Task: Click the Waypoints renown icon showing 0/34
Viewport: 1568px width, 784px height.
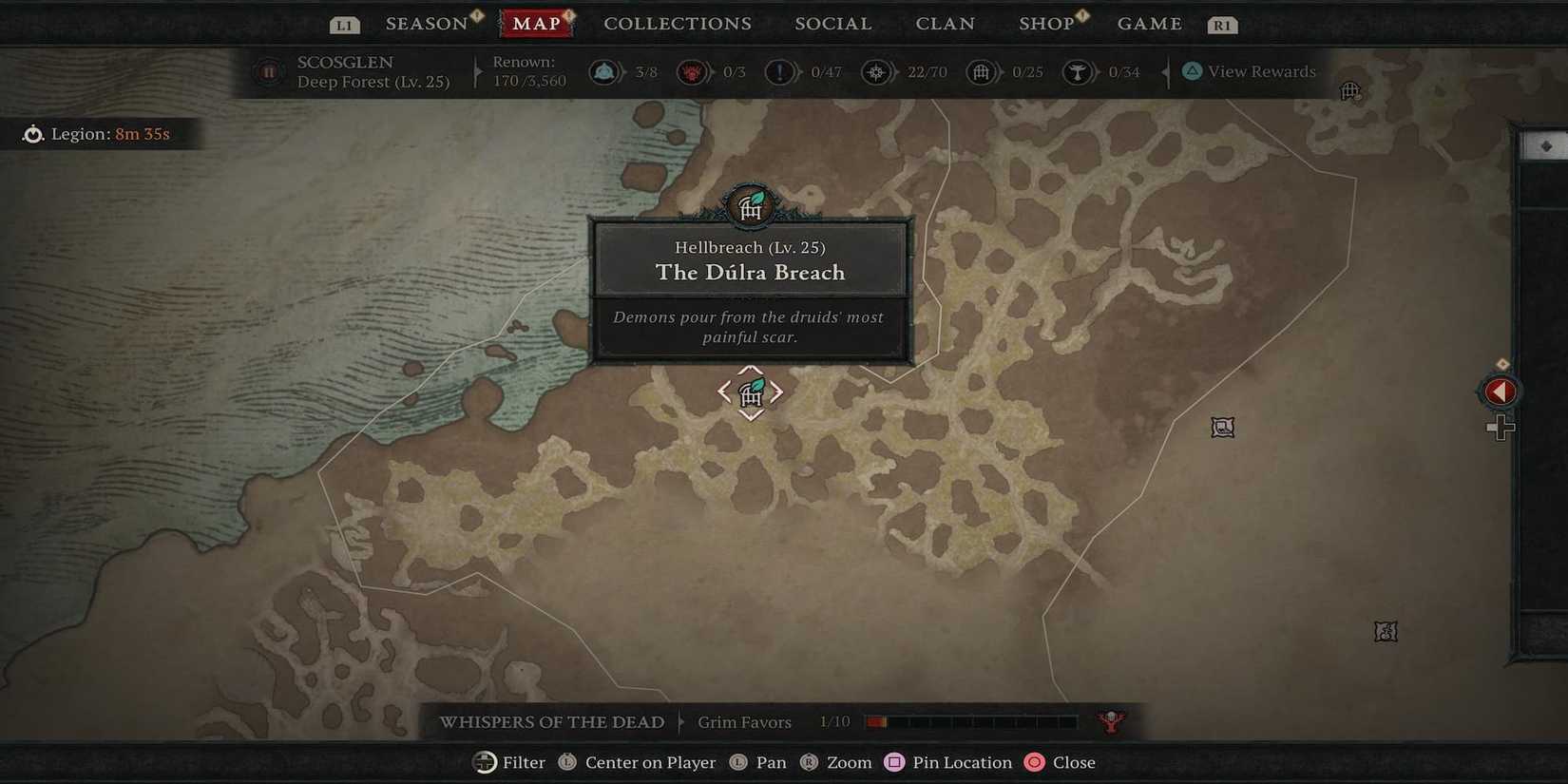Action: pos(1079,71)
